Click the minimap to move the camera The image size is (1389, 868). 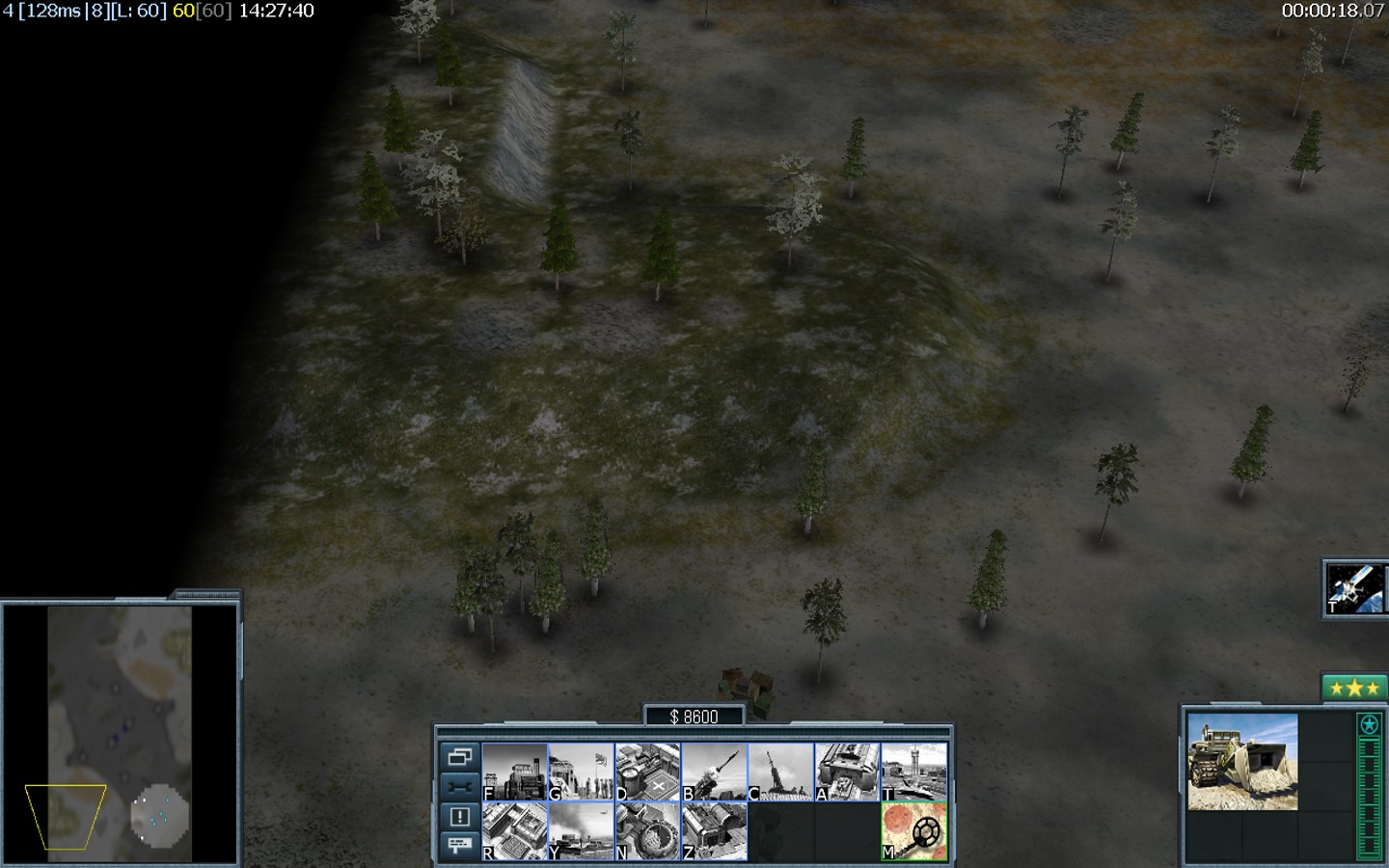pyautogui.click(x=120, y=733)
